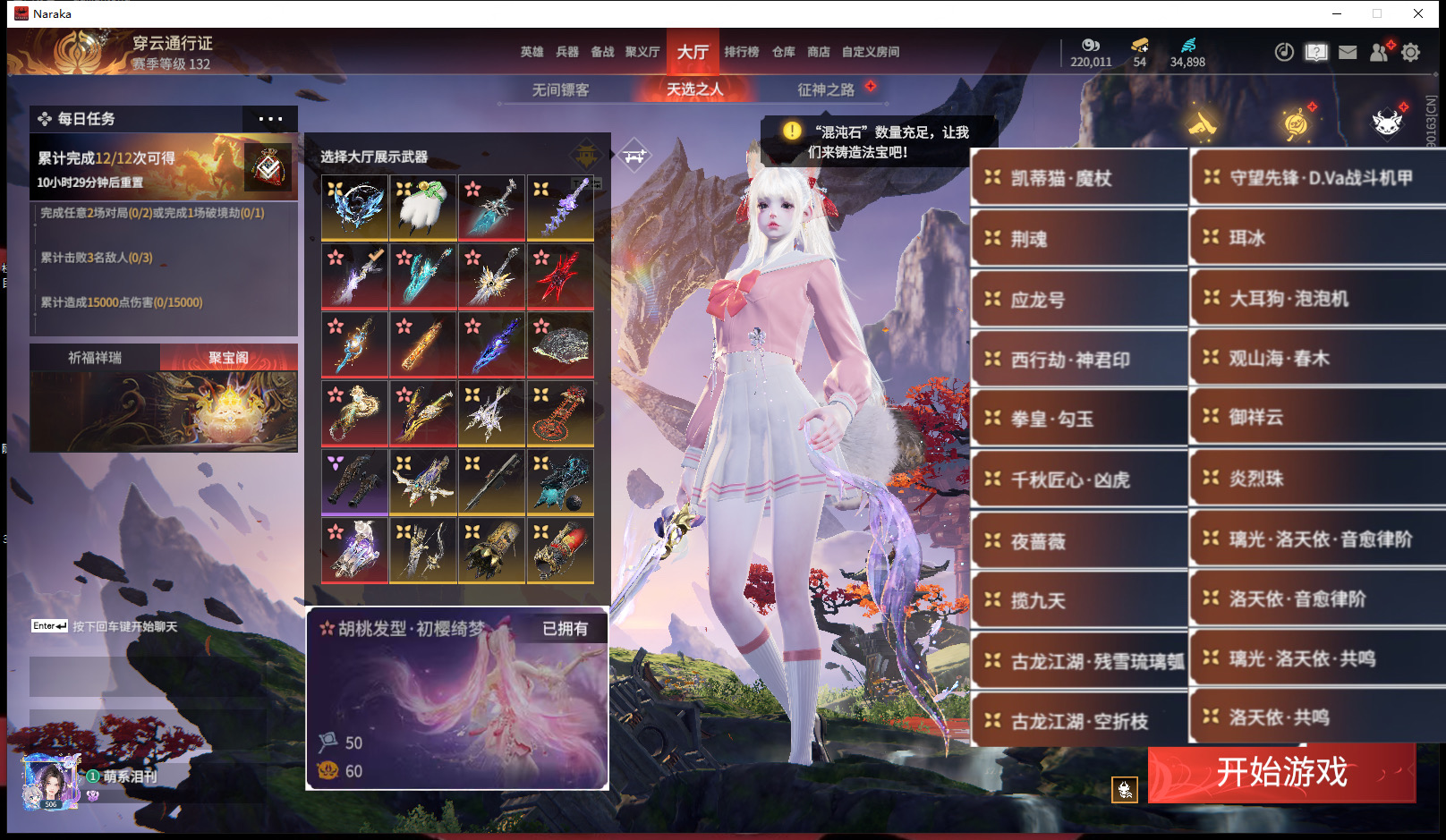Open the friends icon
The width and height of the screenshot is (1446, 840).
pyautogui.click(x=1379, y=53)
